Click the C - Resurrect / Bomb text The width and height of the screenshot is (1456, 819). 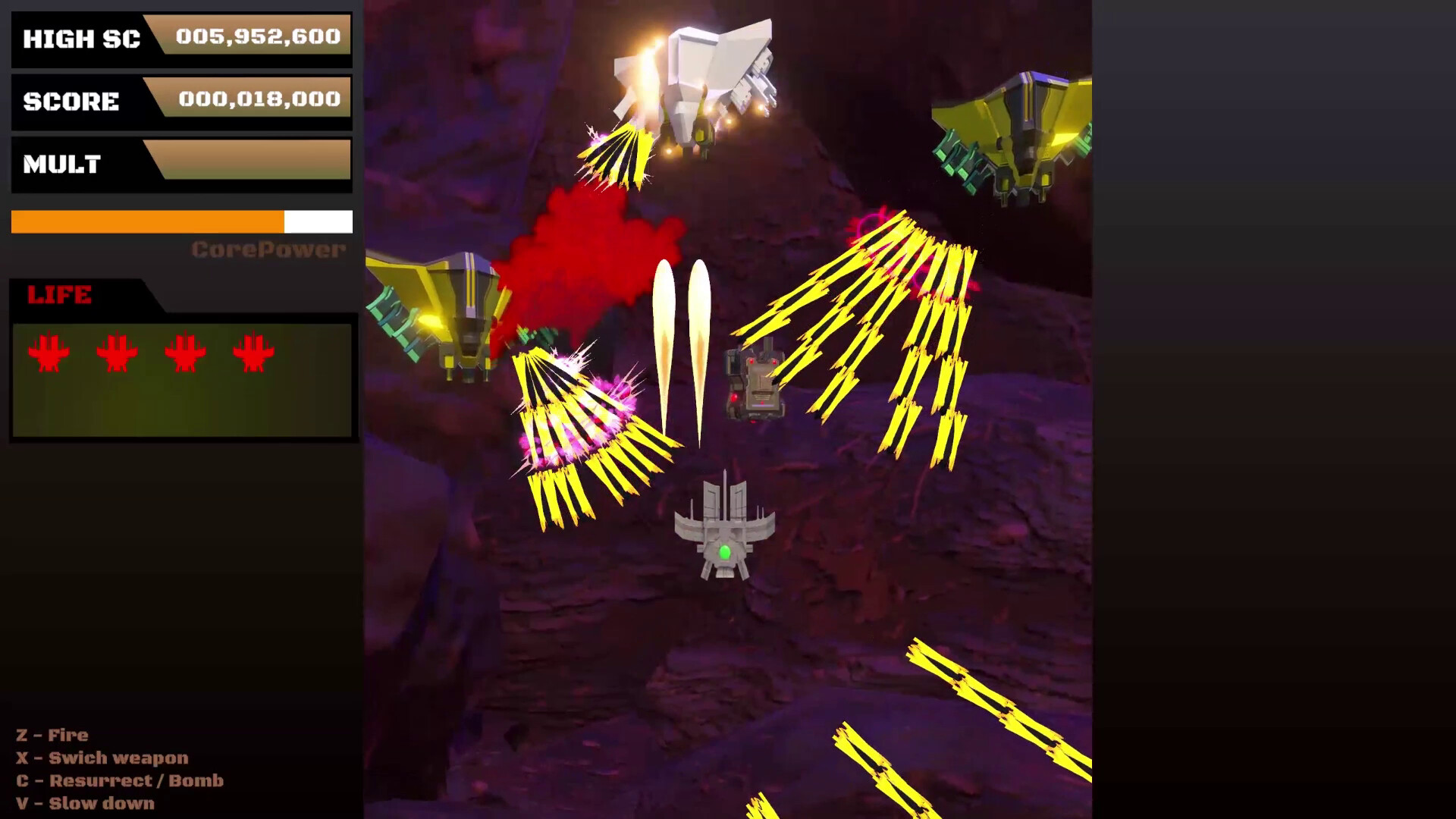[120, 780]
